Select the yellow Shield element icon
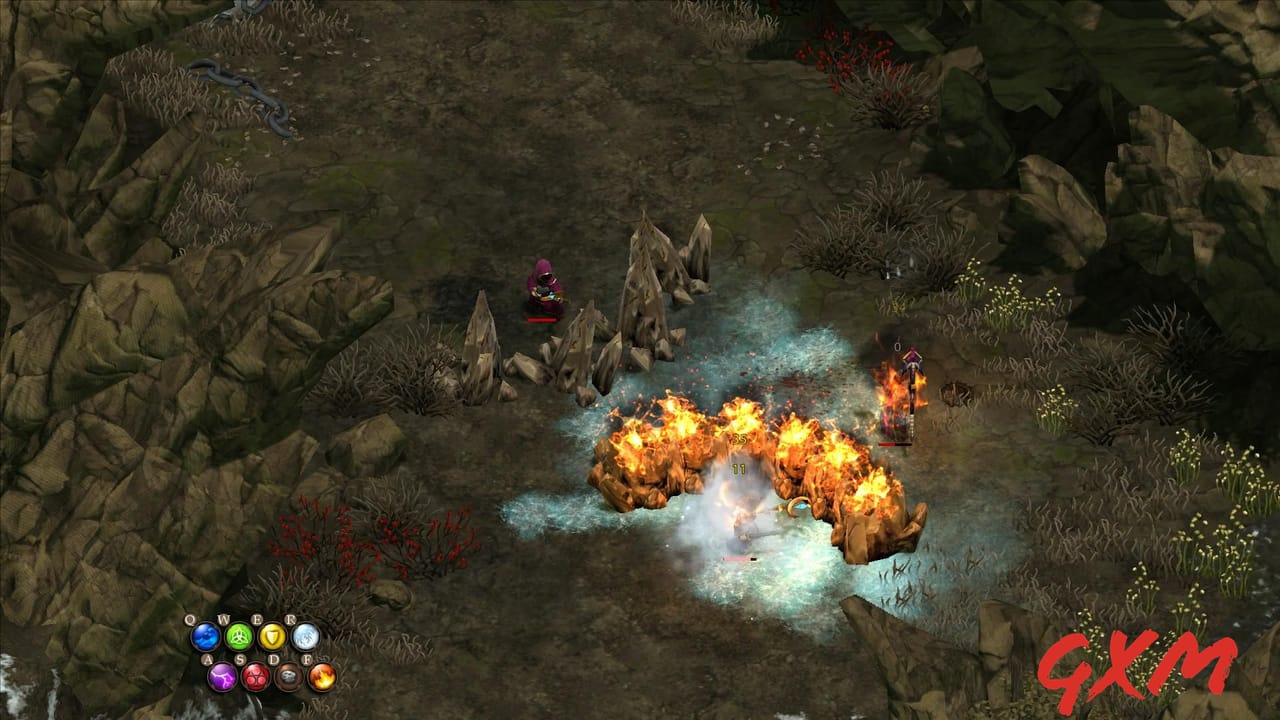Screen dimensions: 1280x720 point(273,637)
